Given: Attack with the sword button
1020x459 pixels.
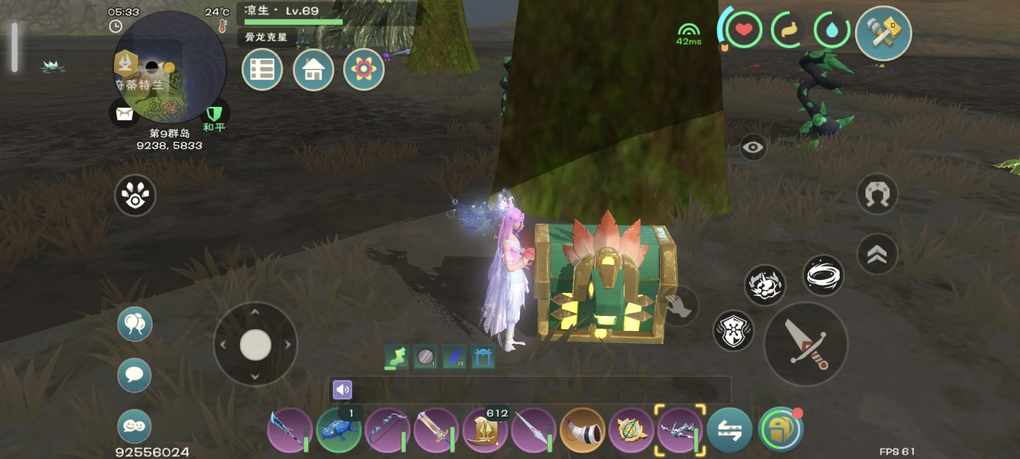Looking at the screenshot, I should coord(805,344).
